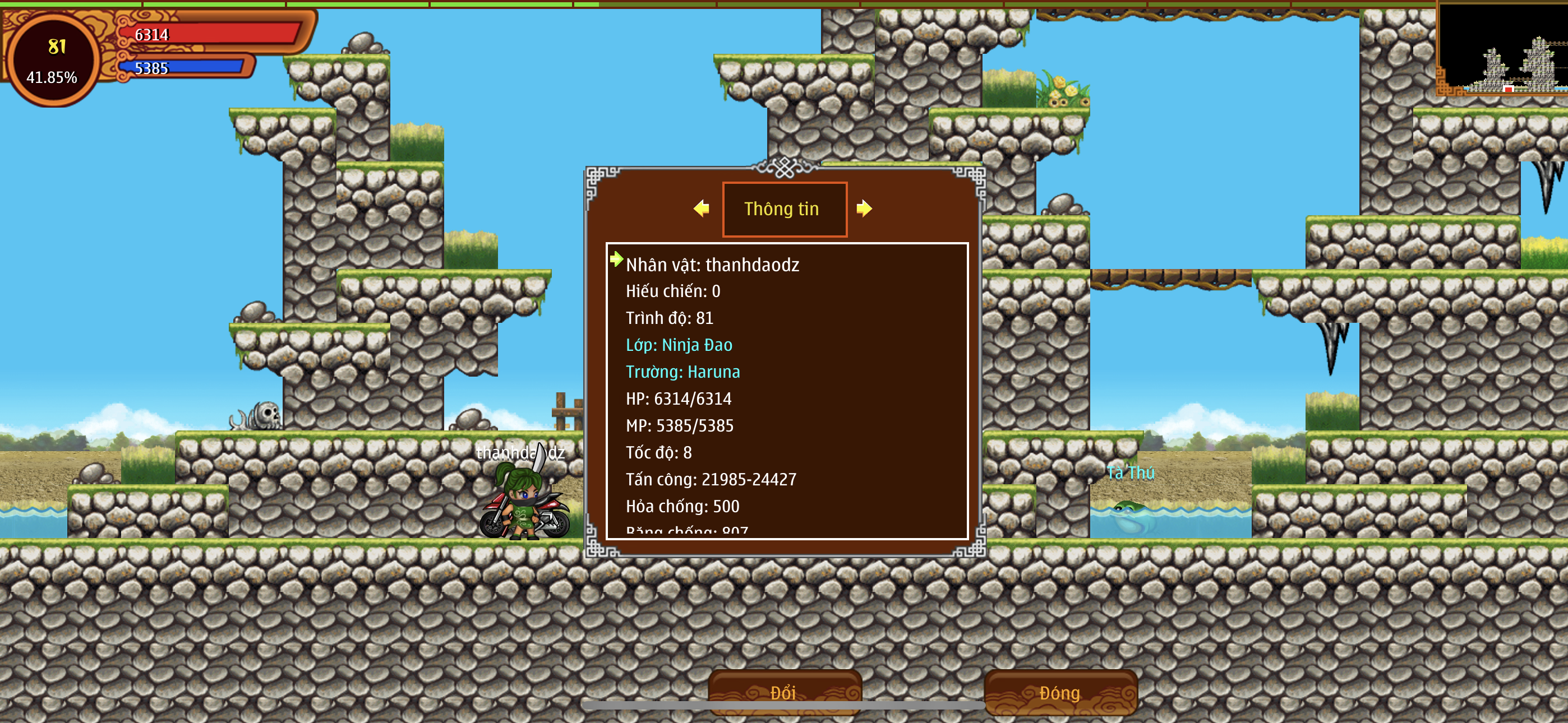Image resolution: width=1568 pixels, height=723 pixels.
Task: Select the Hiếu chiến: 0 row
Action: click(x=672, y=291)
